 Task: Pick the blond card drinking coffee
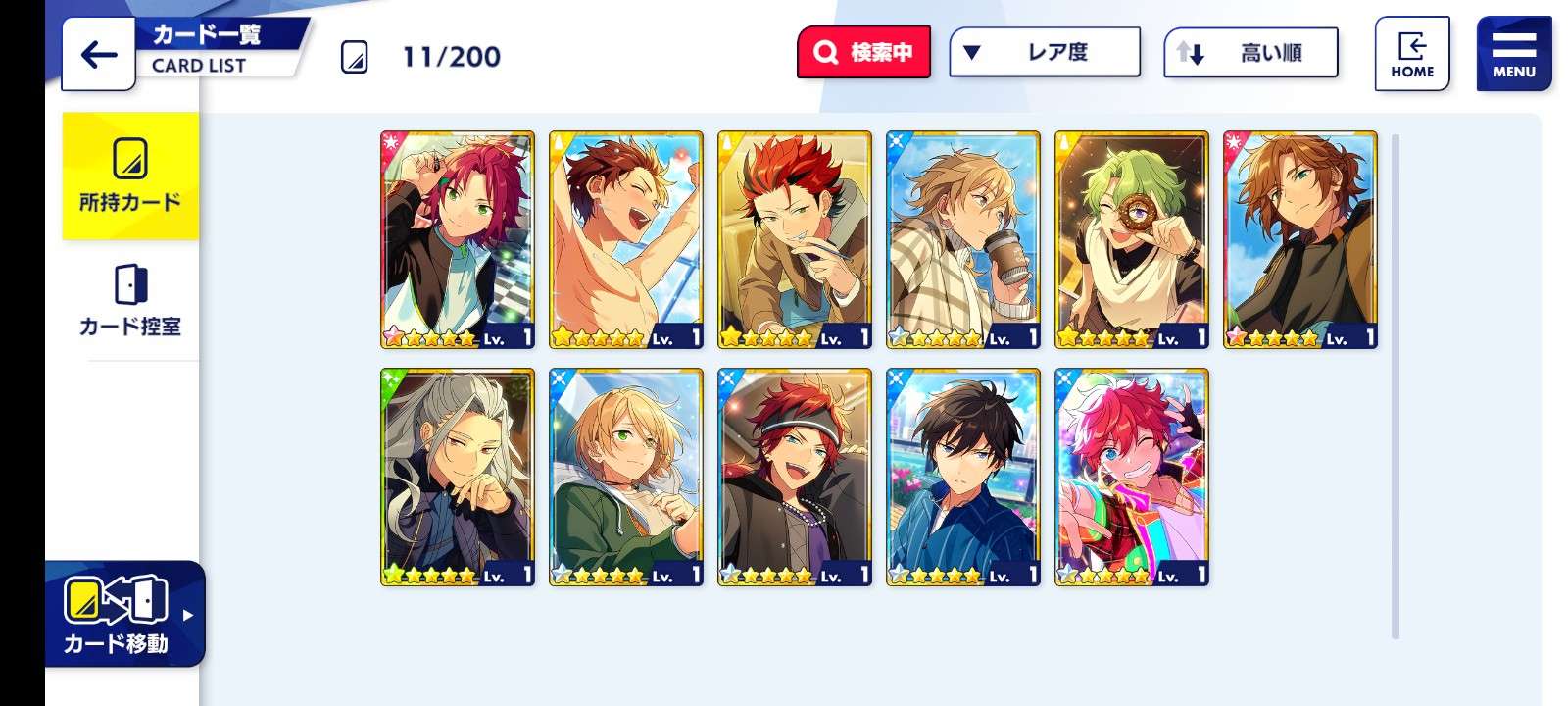coord(963,239)
